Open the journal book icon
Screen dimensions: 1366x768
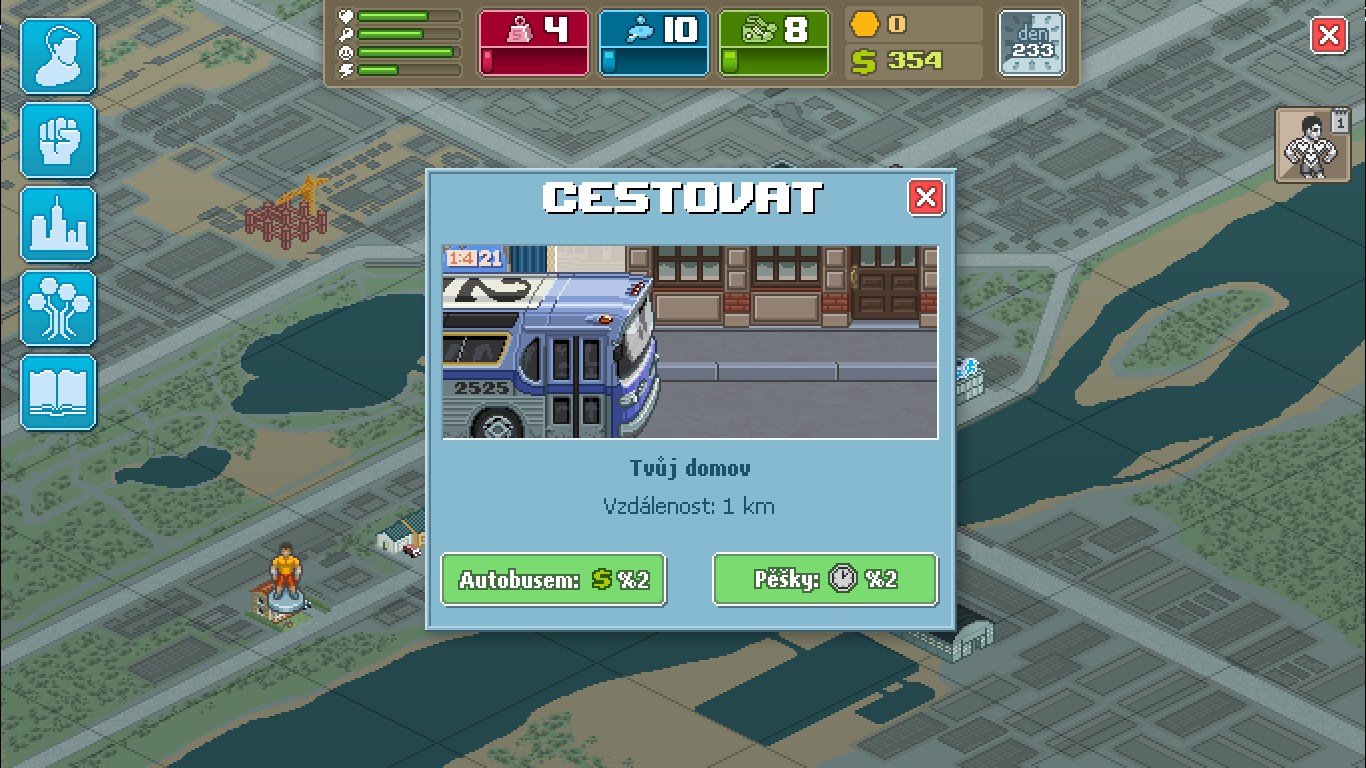[x=57, y=392]
